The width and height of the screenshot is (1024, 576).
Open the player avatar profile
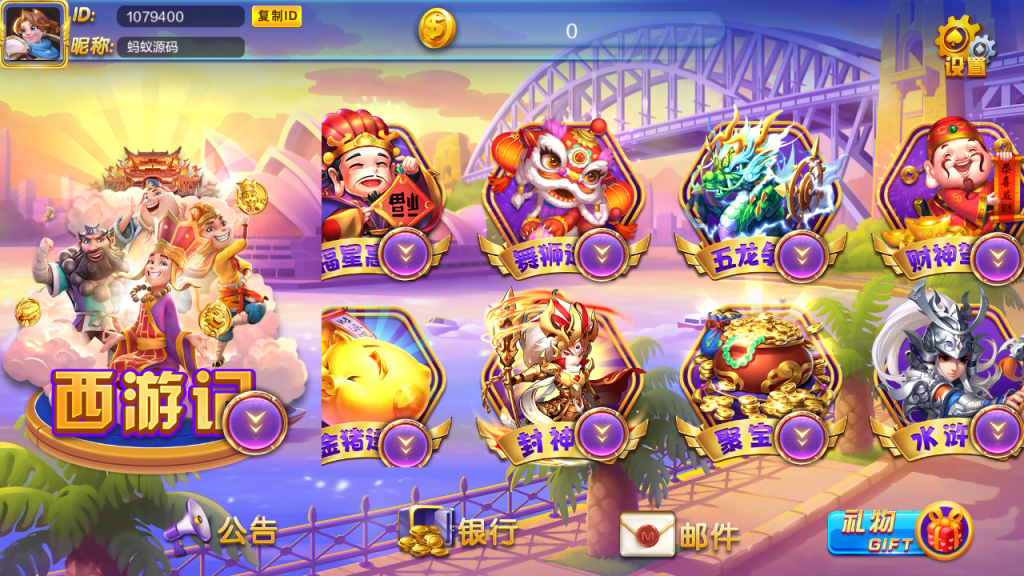pyautogui.click(x=34, y=34)
